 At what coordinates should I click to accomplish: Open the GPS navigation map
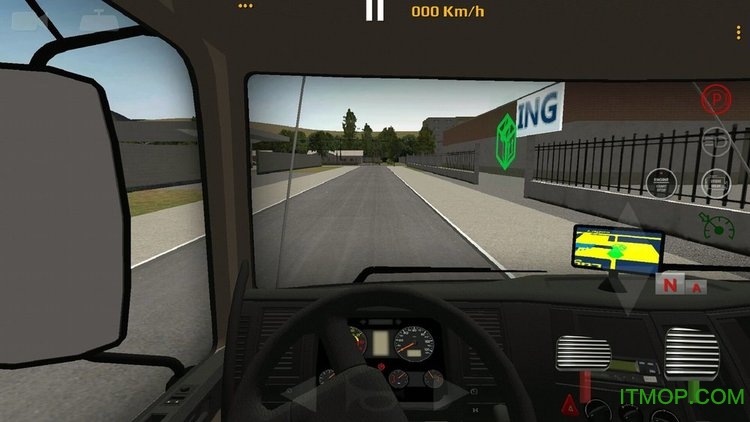click(617, 250)
